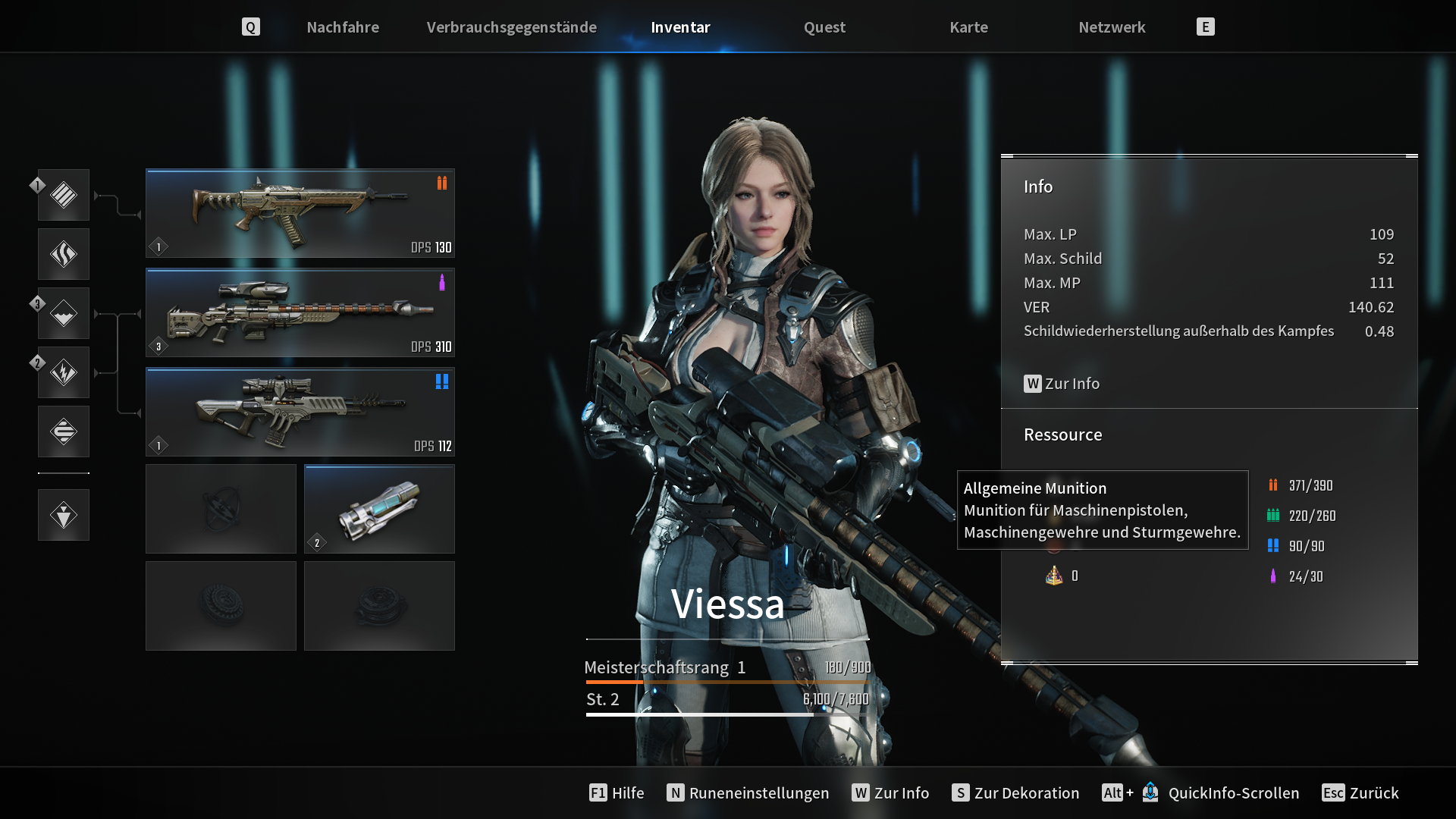
Task: Click the orange general ammunition icon
Action: [1273, 485]
